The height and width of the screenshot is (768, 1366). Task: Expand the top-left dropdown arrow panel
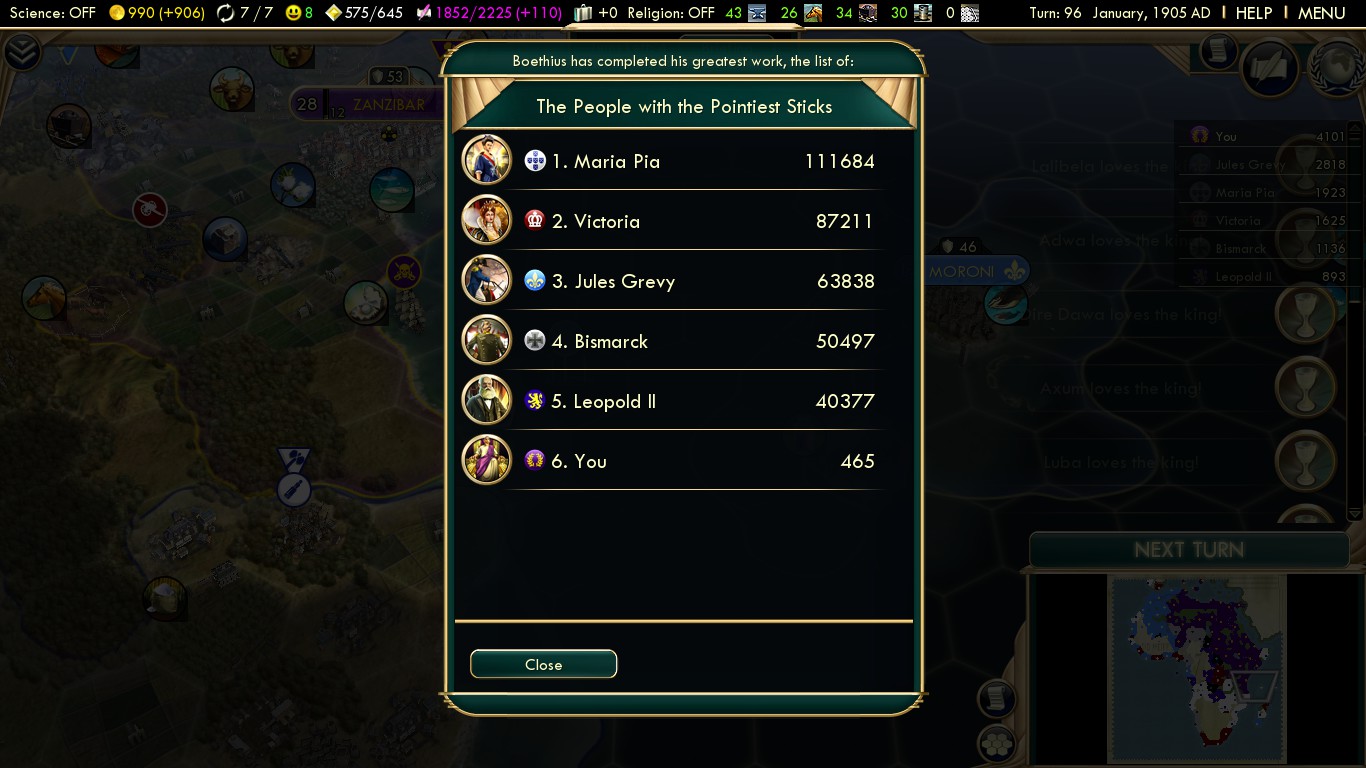22,52
